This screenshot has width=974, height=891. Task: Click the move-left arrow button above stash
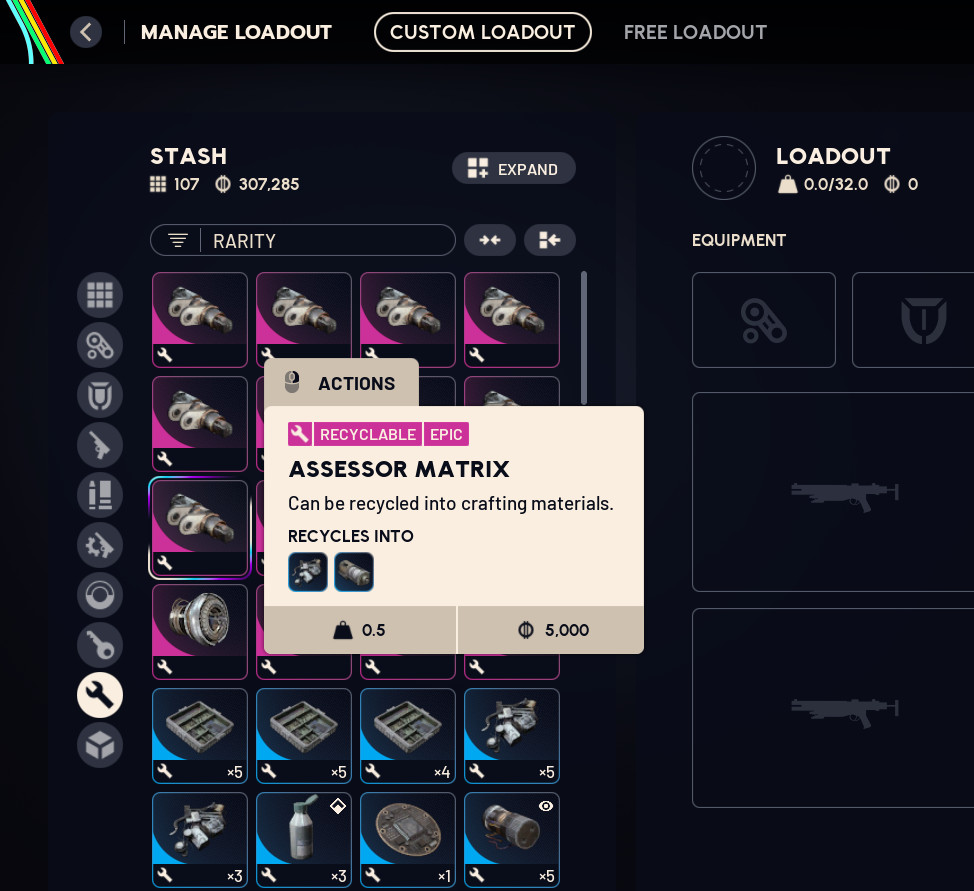pyautogui.click(x=550, y=240)
